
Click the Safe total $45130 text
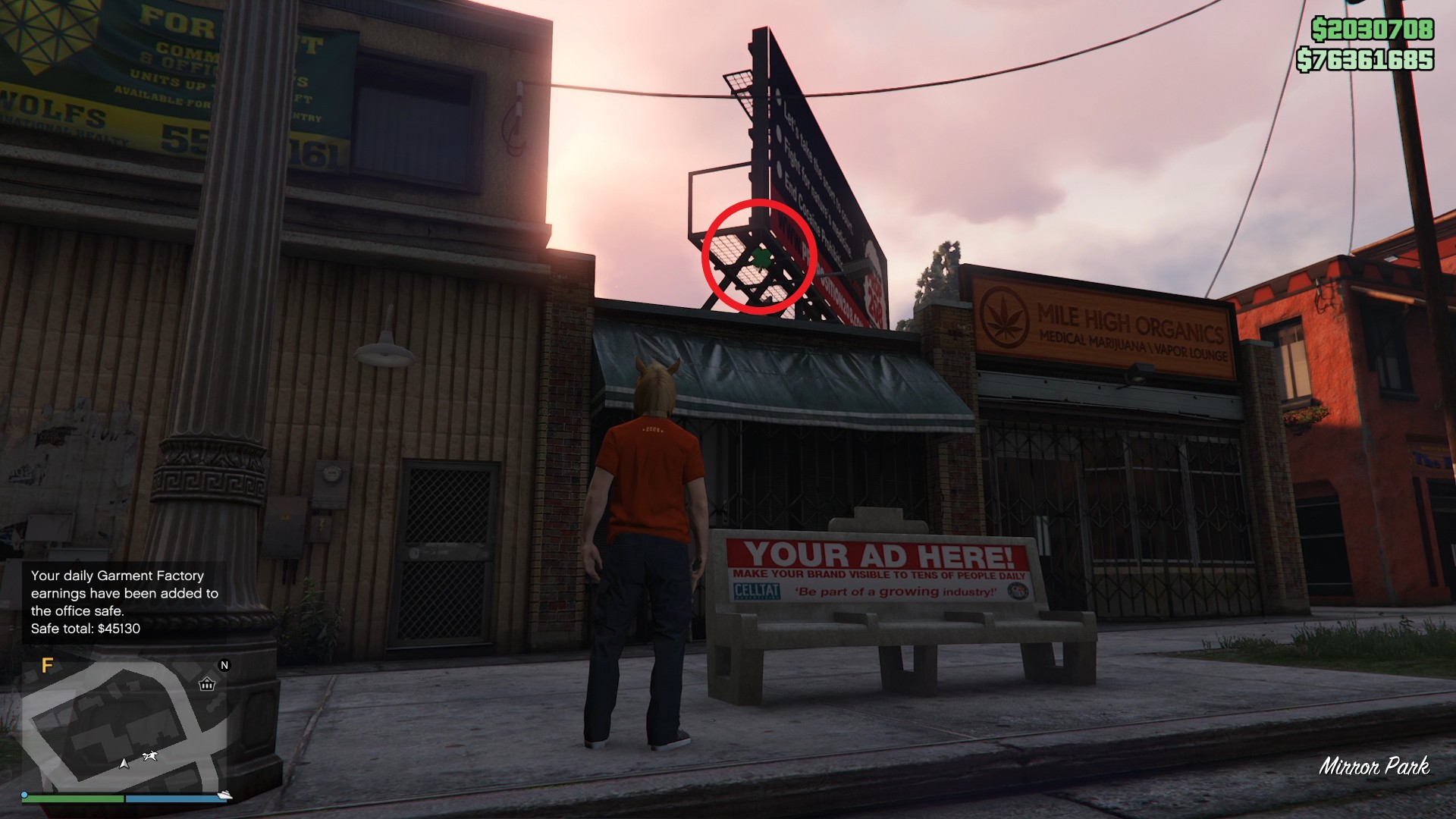coord(83,627)
